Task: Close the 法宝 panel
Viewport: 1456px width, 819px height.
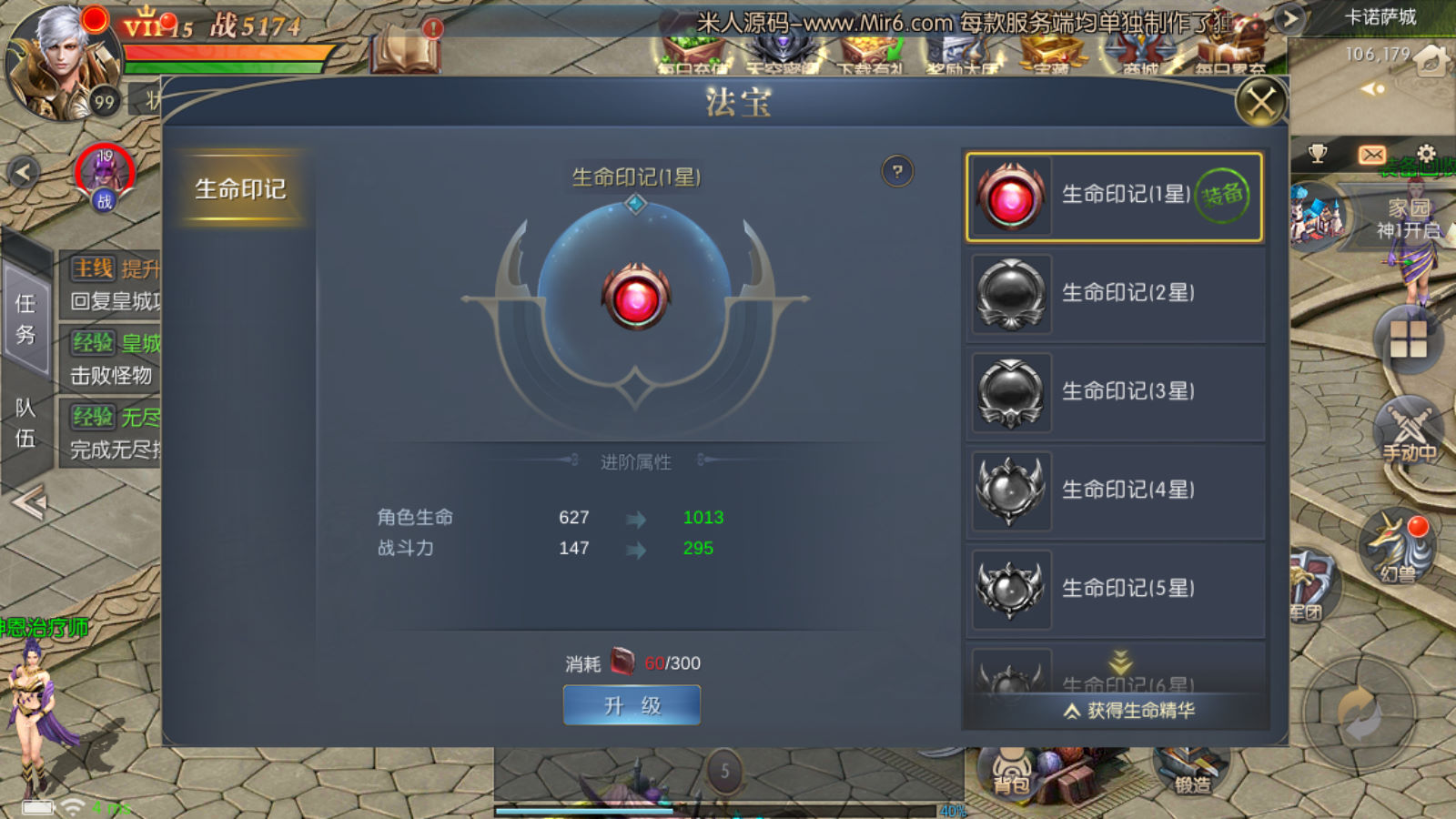Action: 1260,102
